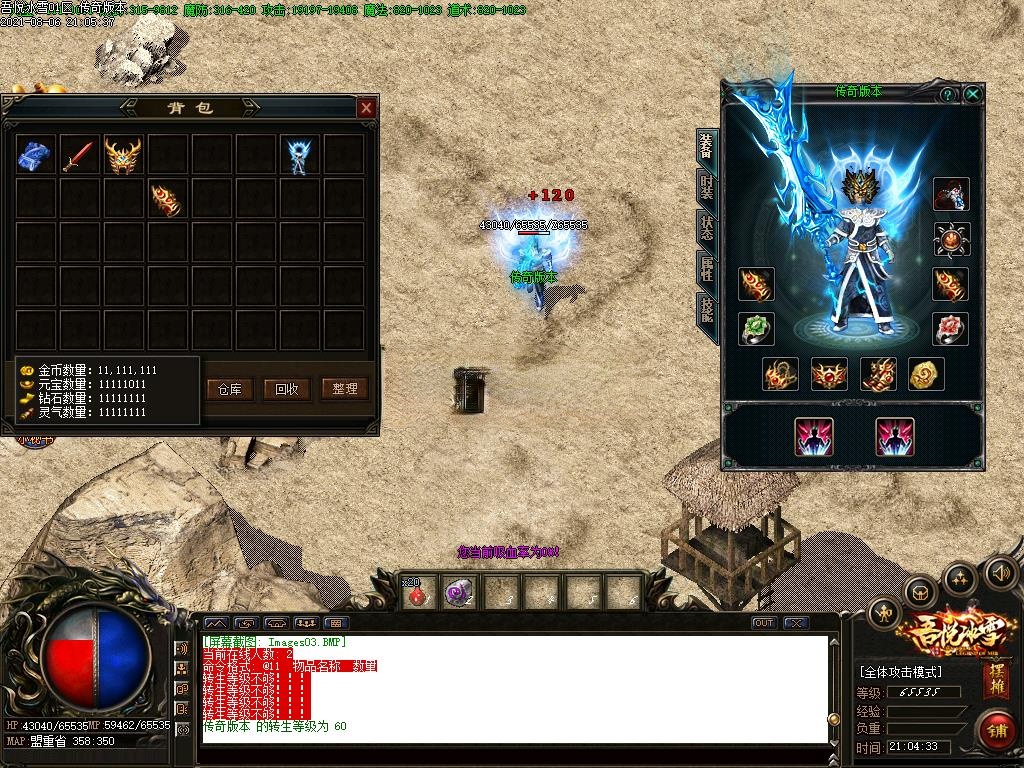1024x768 pixels.
Task: Select the red-gold bracer in the backpack
Action: pos(167,199)
